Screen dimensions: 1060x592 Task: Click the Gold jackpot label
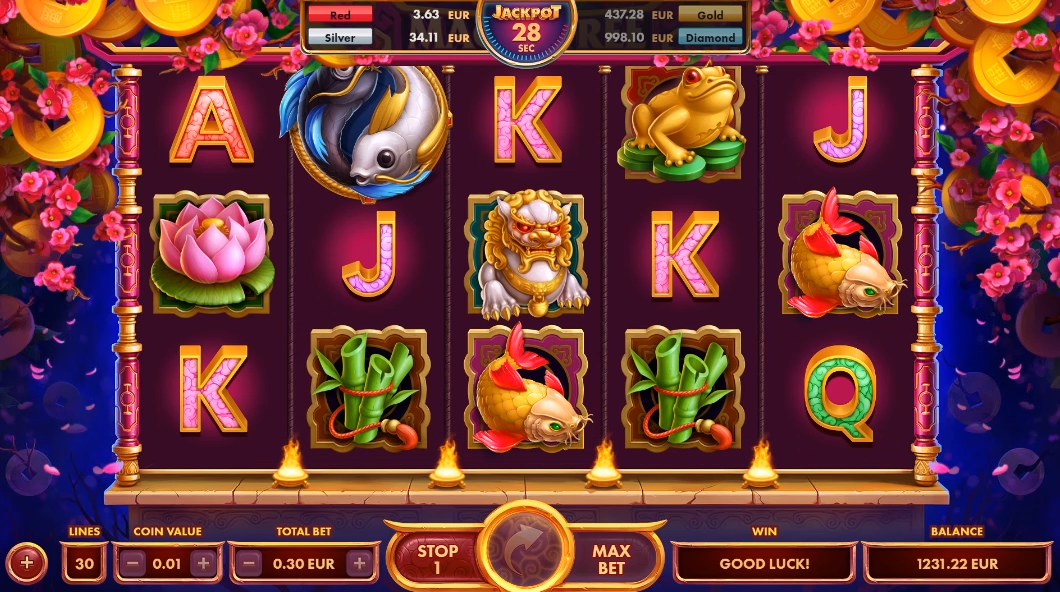[711, 15]
